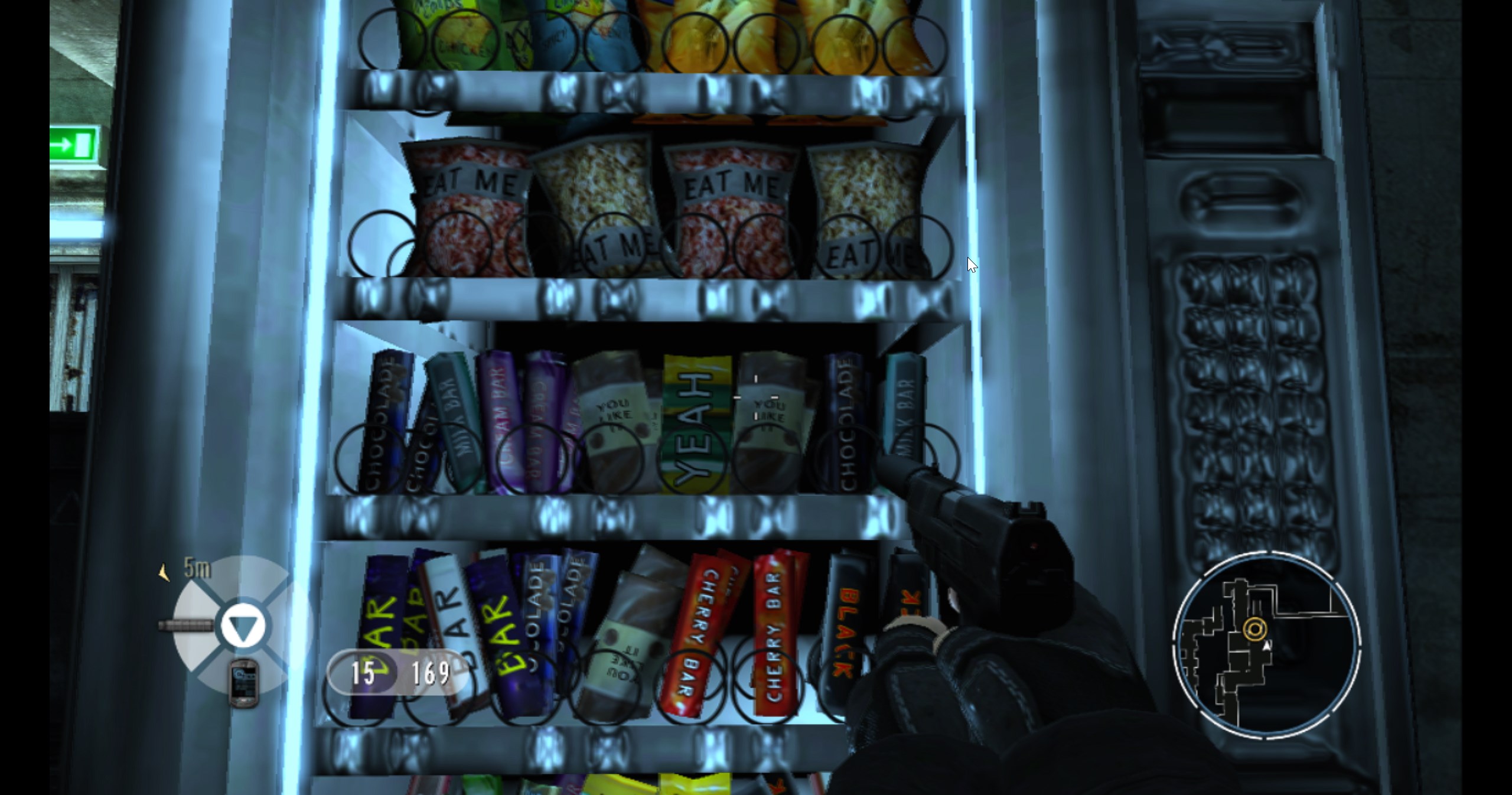Open the circular minimap
Screen dimensions: 1512x795
1266,646
